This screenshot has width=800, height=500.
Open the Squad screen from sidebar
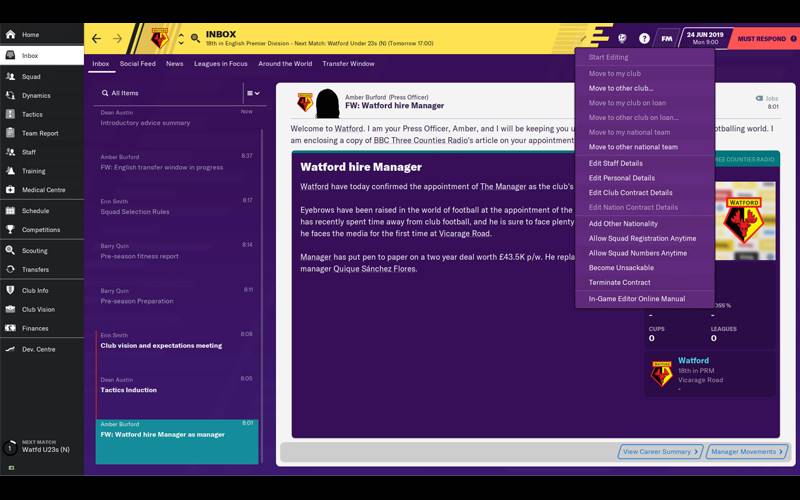pyautogui.click(x=31, y=76)
